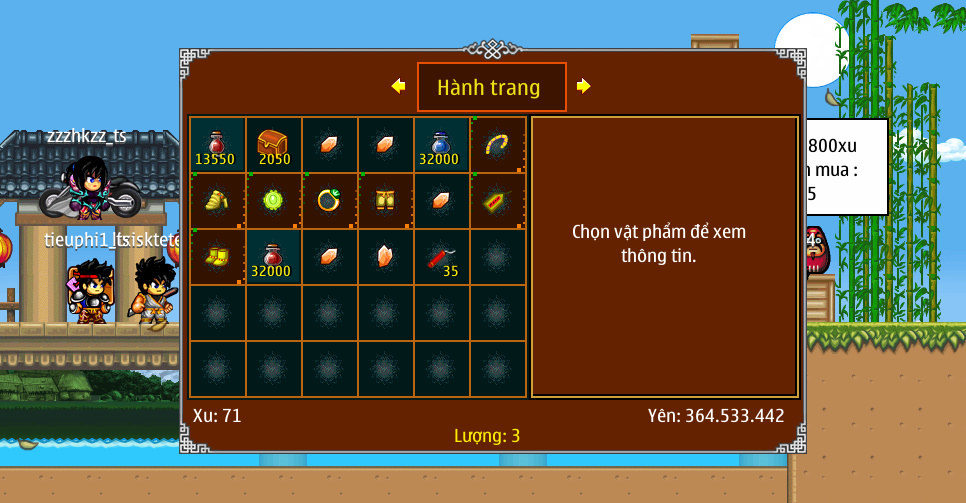Screen dimensions: 966x503
Task: Select the green gem amulet slot
Action: tap(272, 200)
